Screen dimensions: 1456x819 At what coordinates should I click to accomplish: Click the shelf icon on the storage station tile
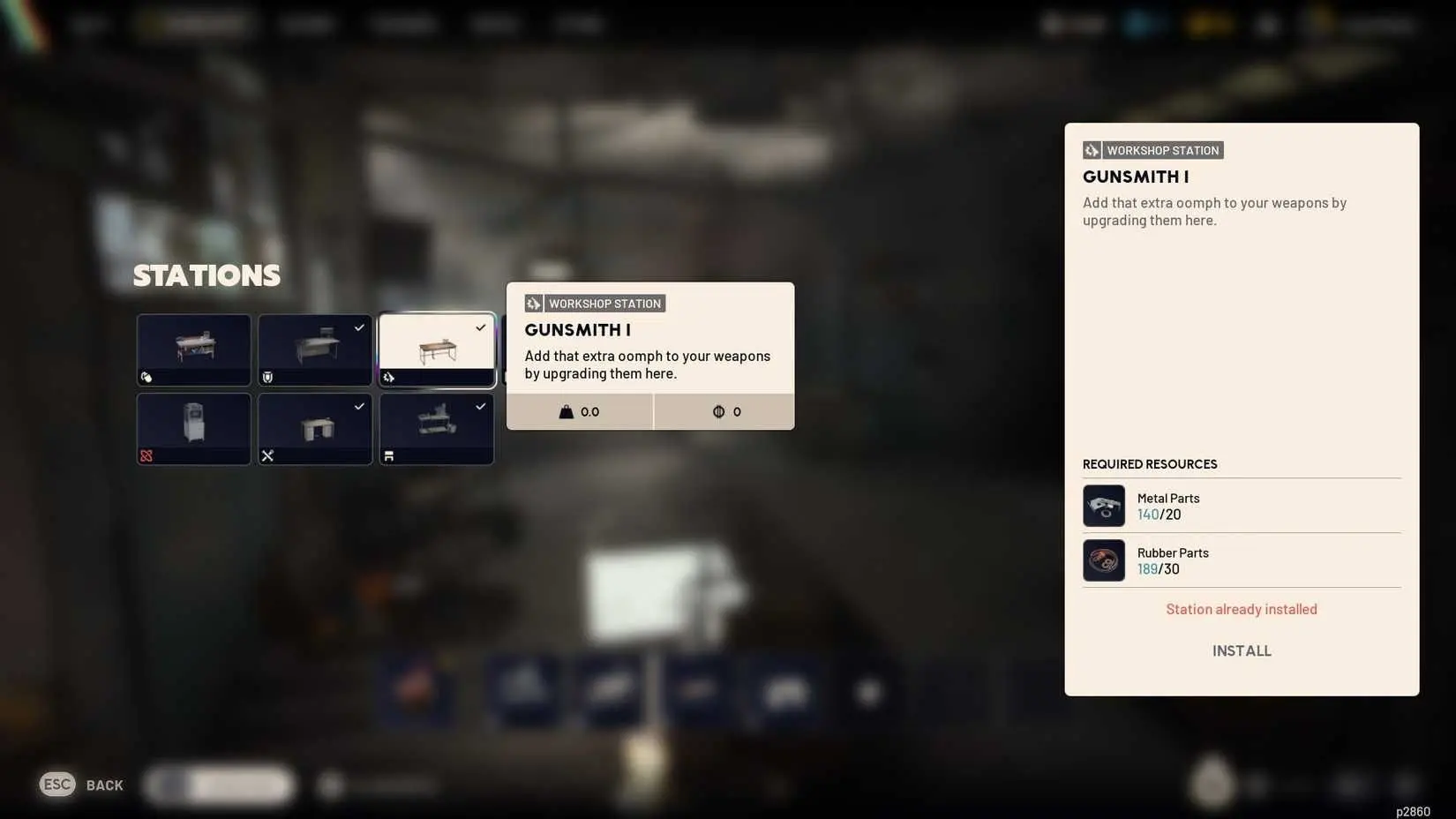[388, 455]
